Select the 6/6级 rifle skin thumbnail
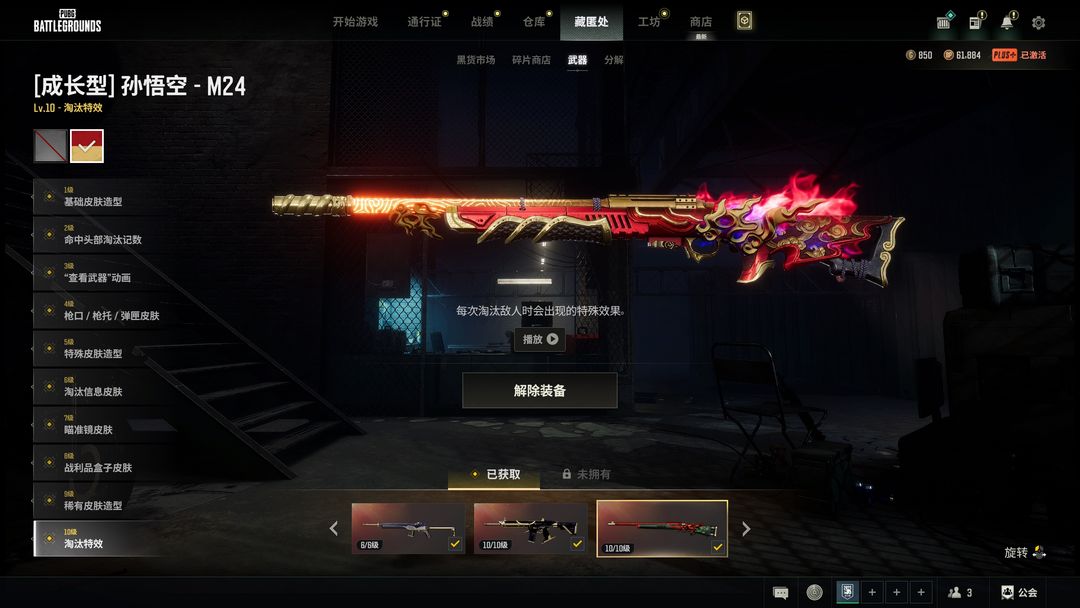 (408, 528)
